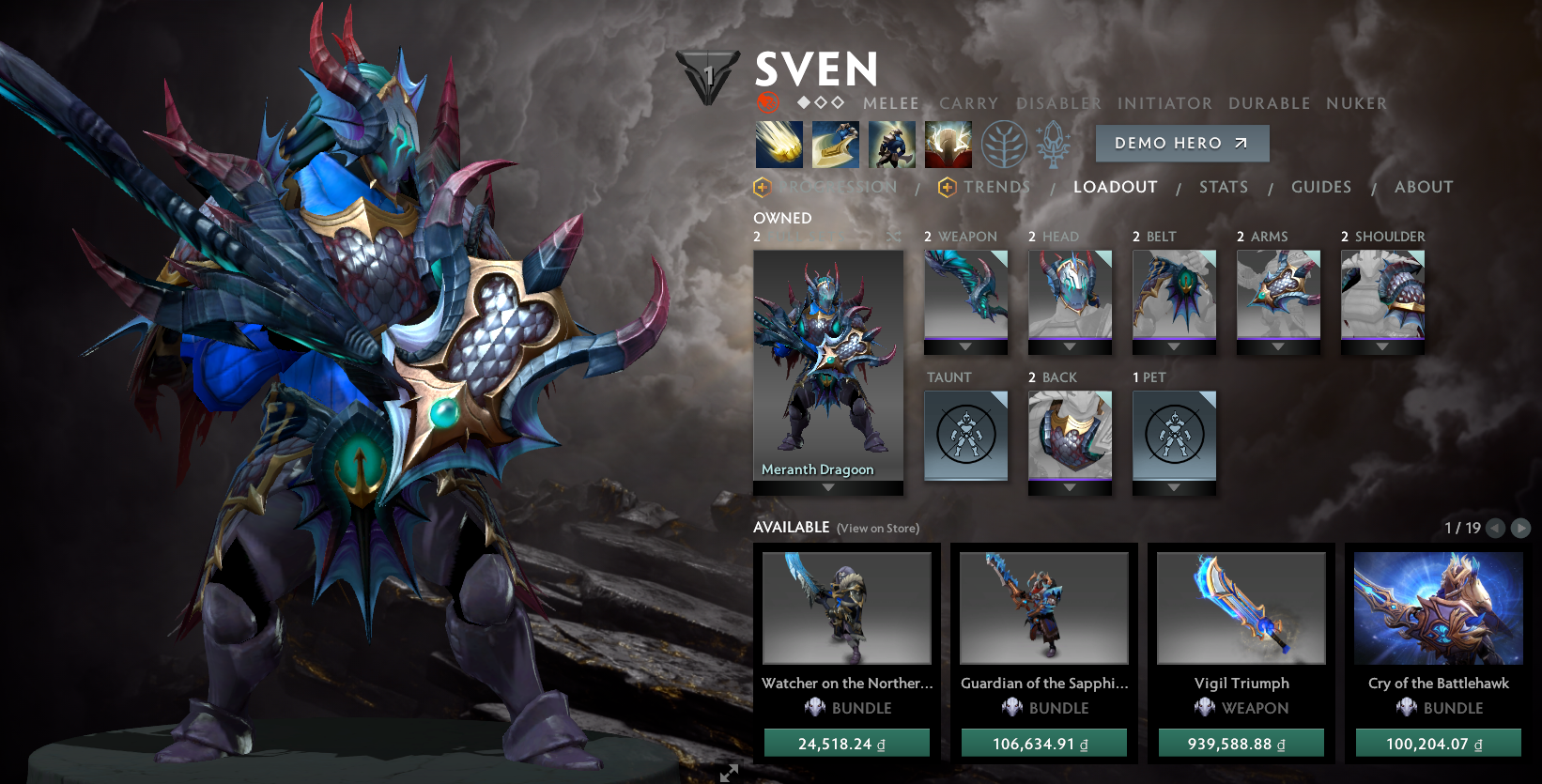Screen dimensions: 1542x784
Task: Launch Demo Hero mode
Action: [x=1181, y=143]
